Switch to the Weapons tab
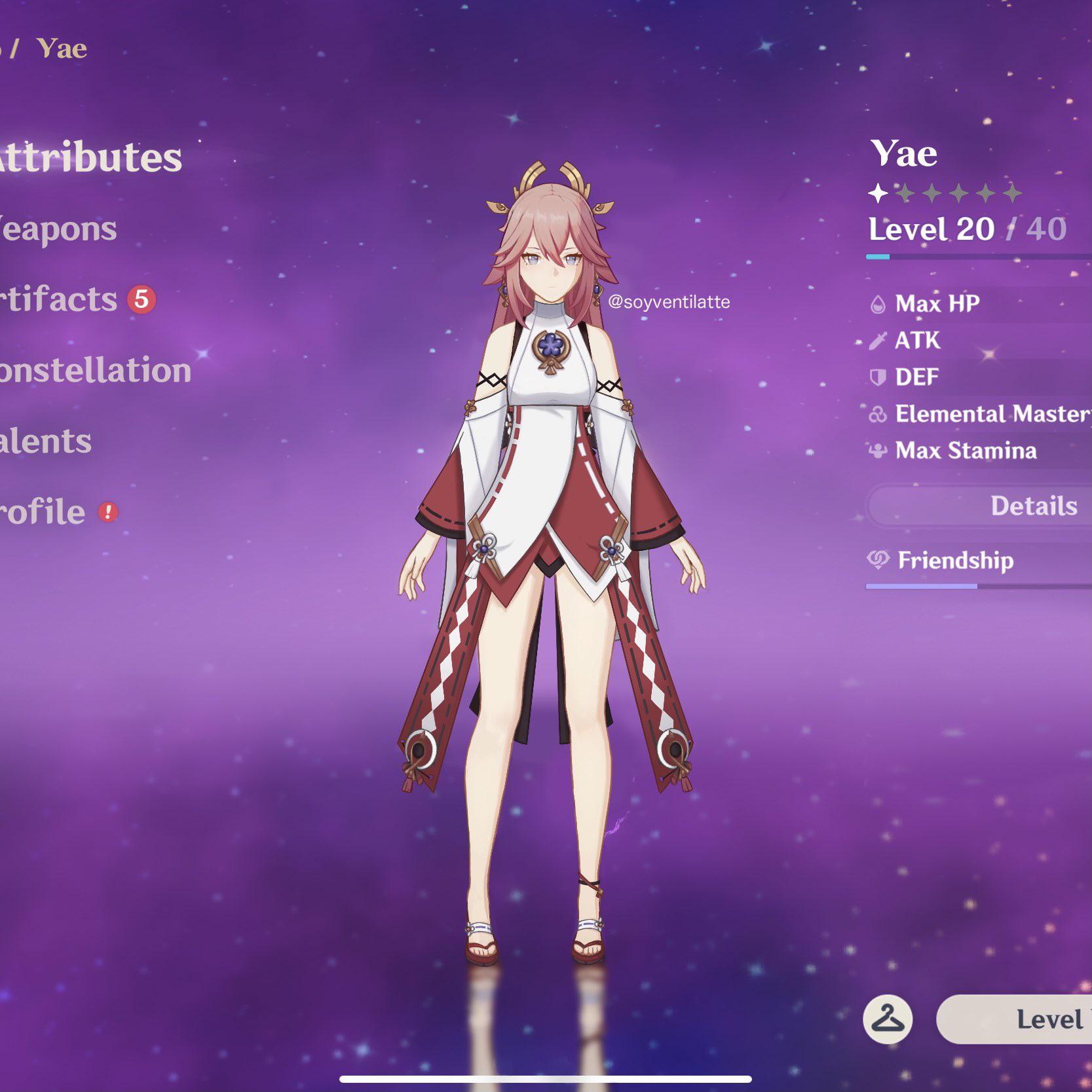This screenshot has height=1092, width=1092. 56,229
